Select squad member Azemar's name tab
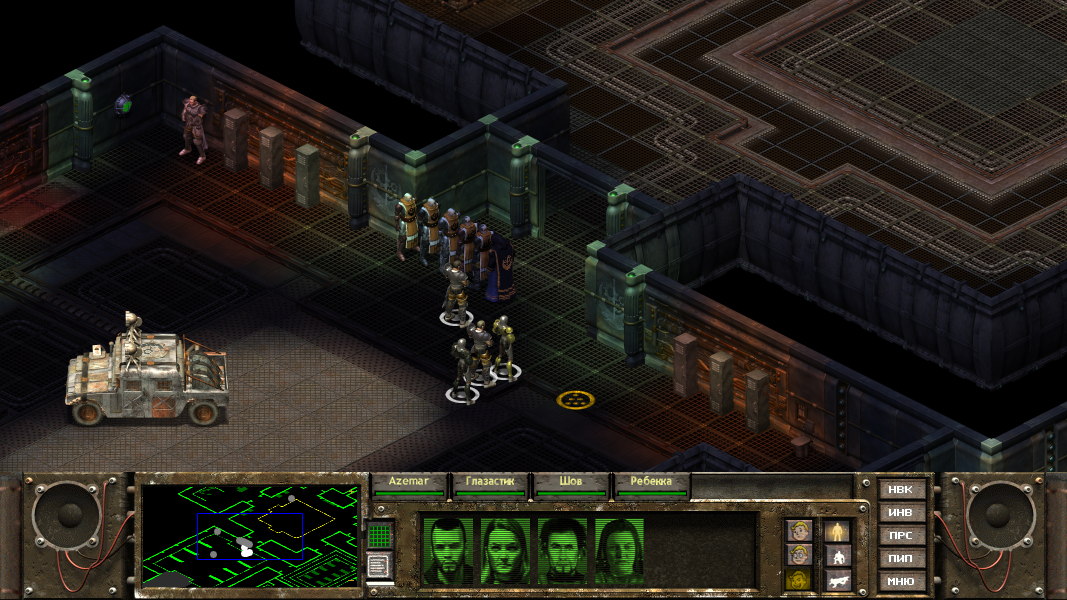Image resolution: width=1067 pixels, height=600 pixels. click(x=410, y=483)
